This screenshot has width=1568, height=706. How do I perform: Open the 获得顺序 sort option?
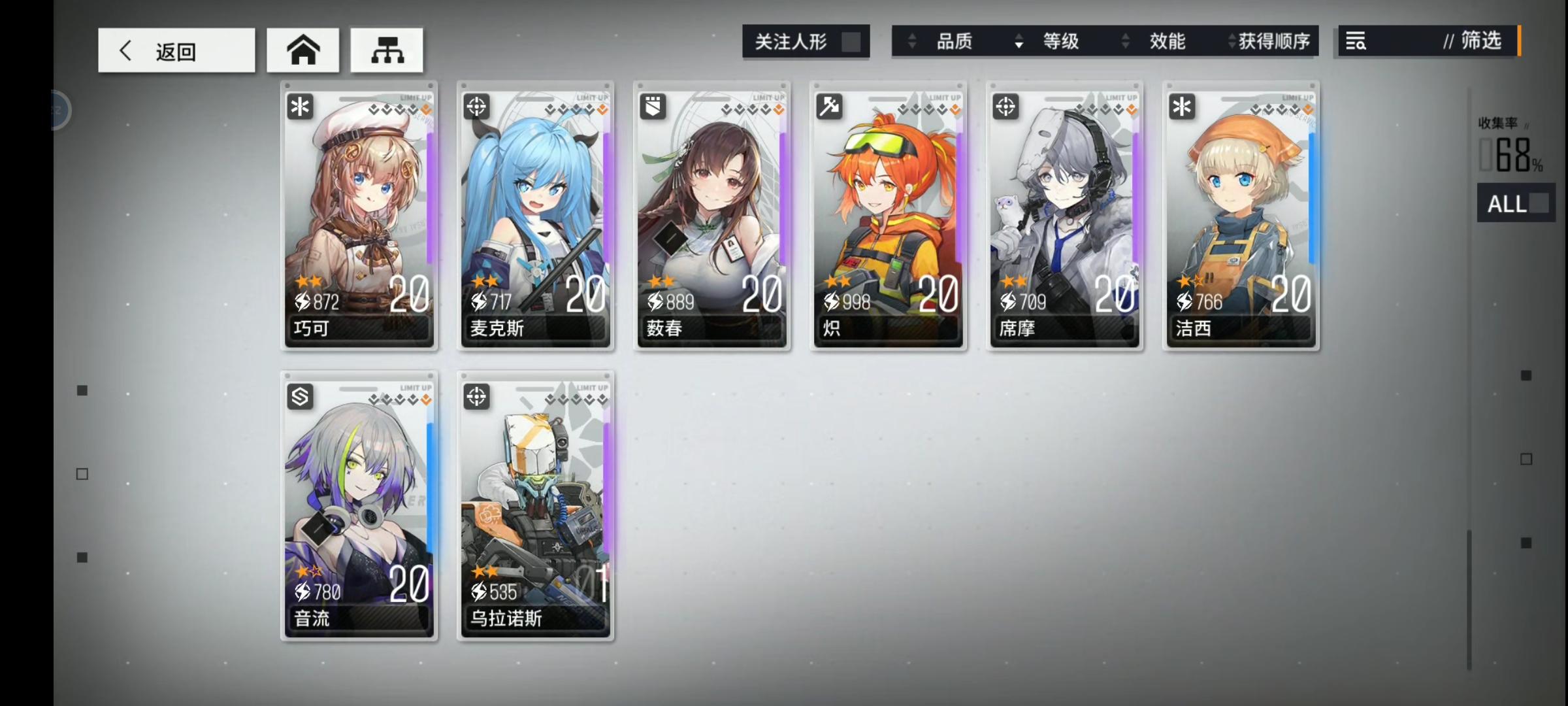click(x=1269, y=41)
